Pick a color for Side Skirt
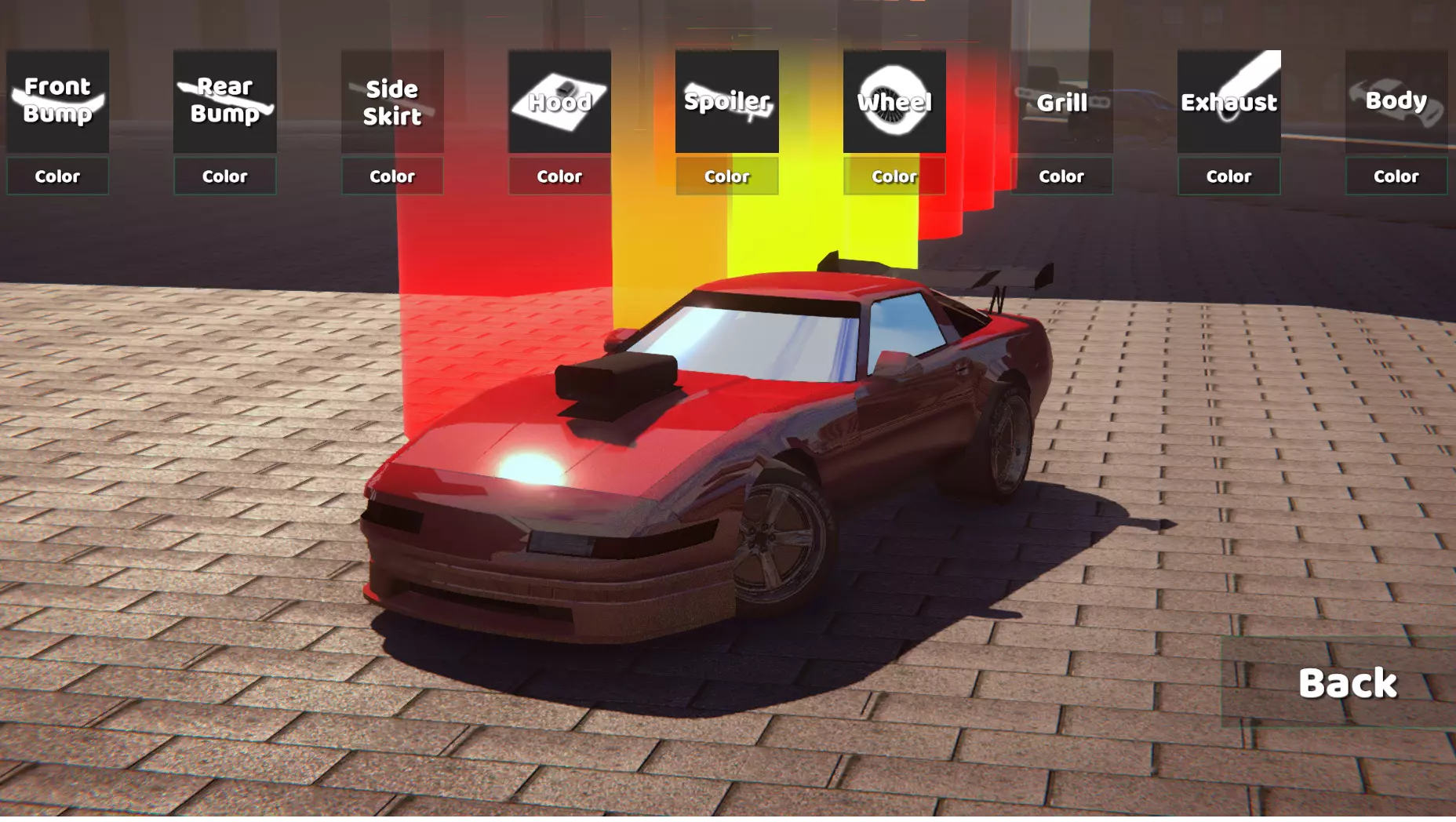Image resolution: width=1456 pixels, height=822 pixels. pos(392,176)
